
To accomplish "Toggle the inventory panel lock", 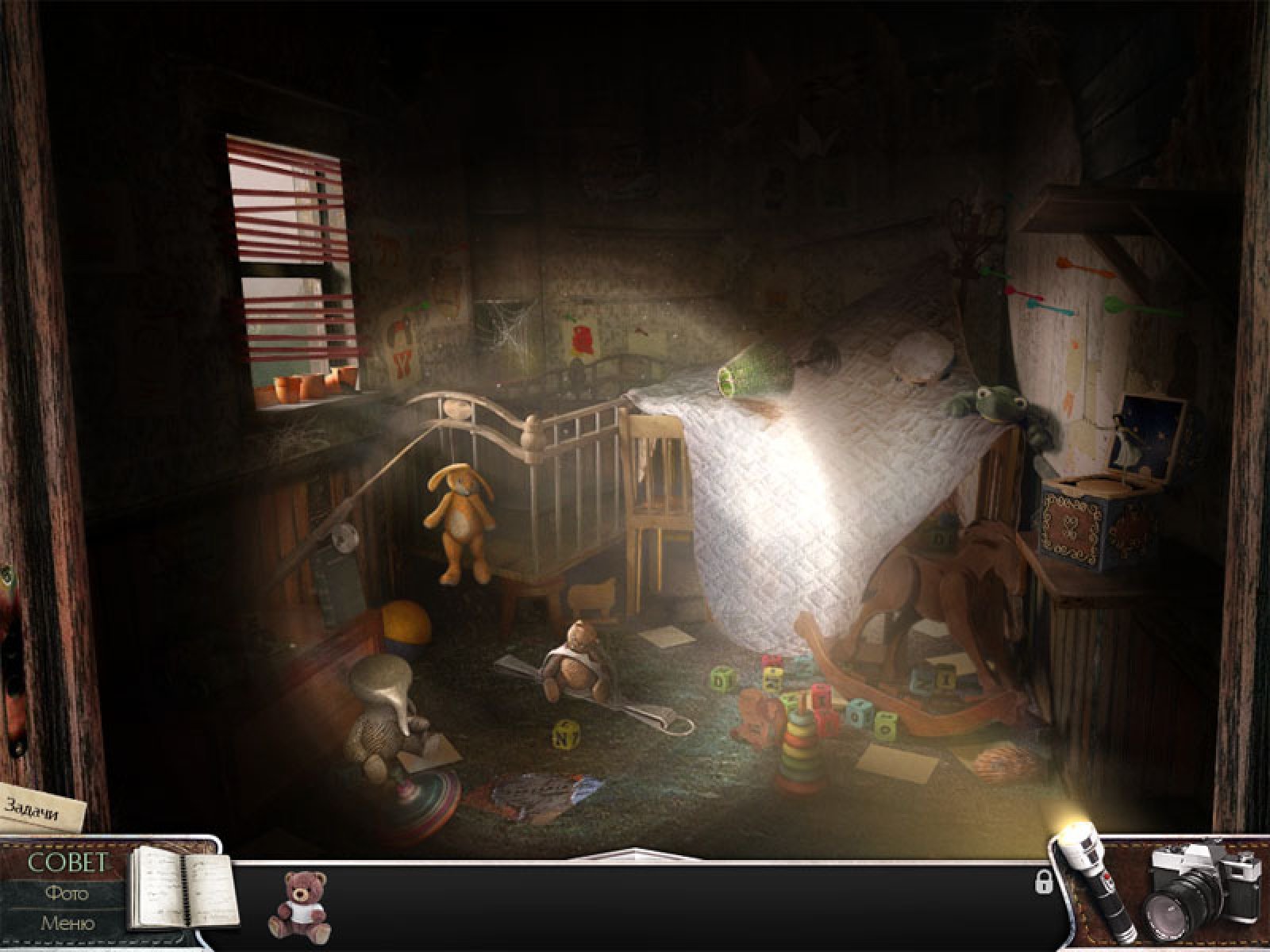I will pyautogui.click(x=1045, y=882).
